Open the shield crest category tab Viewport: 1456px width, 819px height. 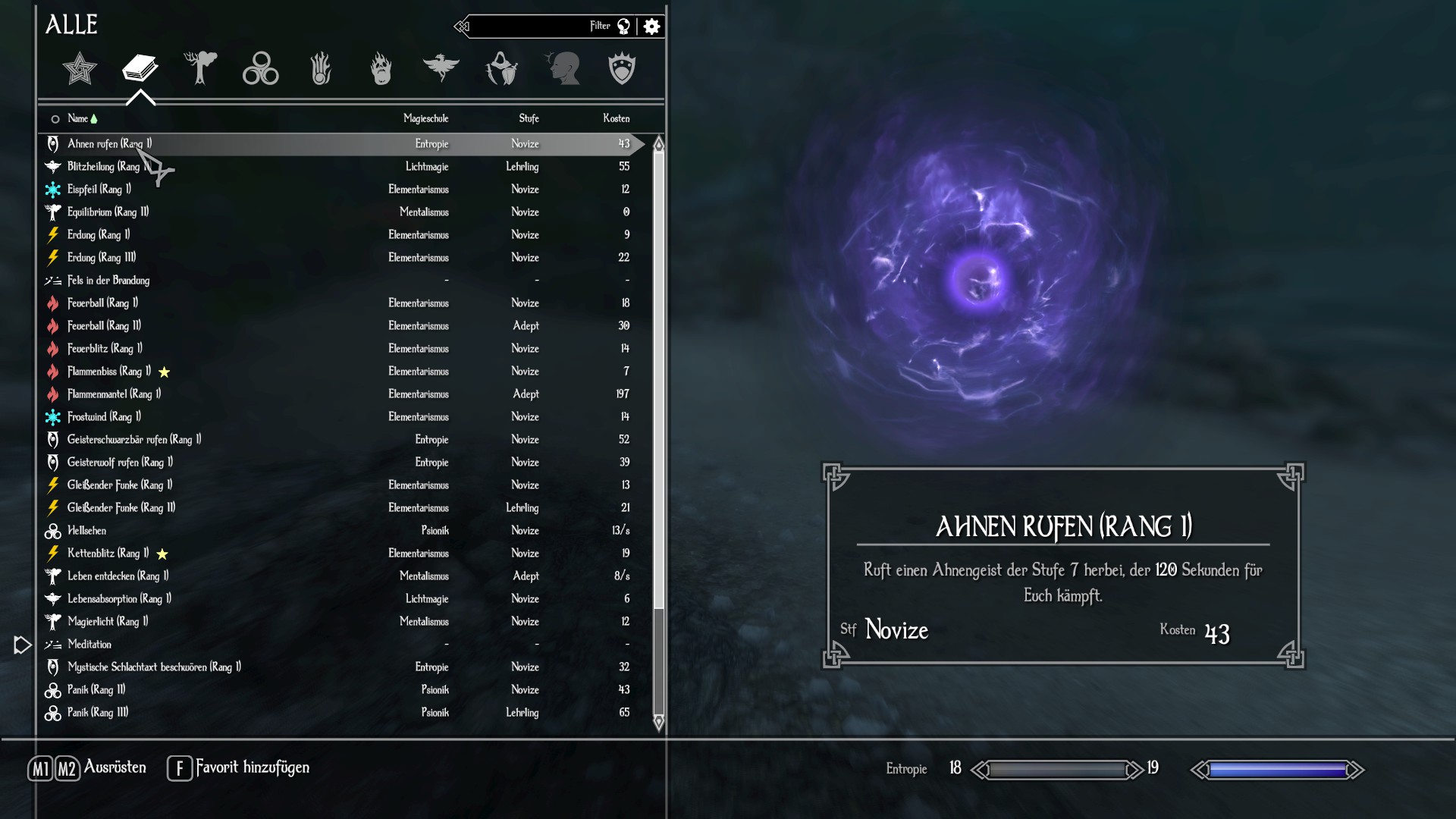(622, 69)
